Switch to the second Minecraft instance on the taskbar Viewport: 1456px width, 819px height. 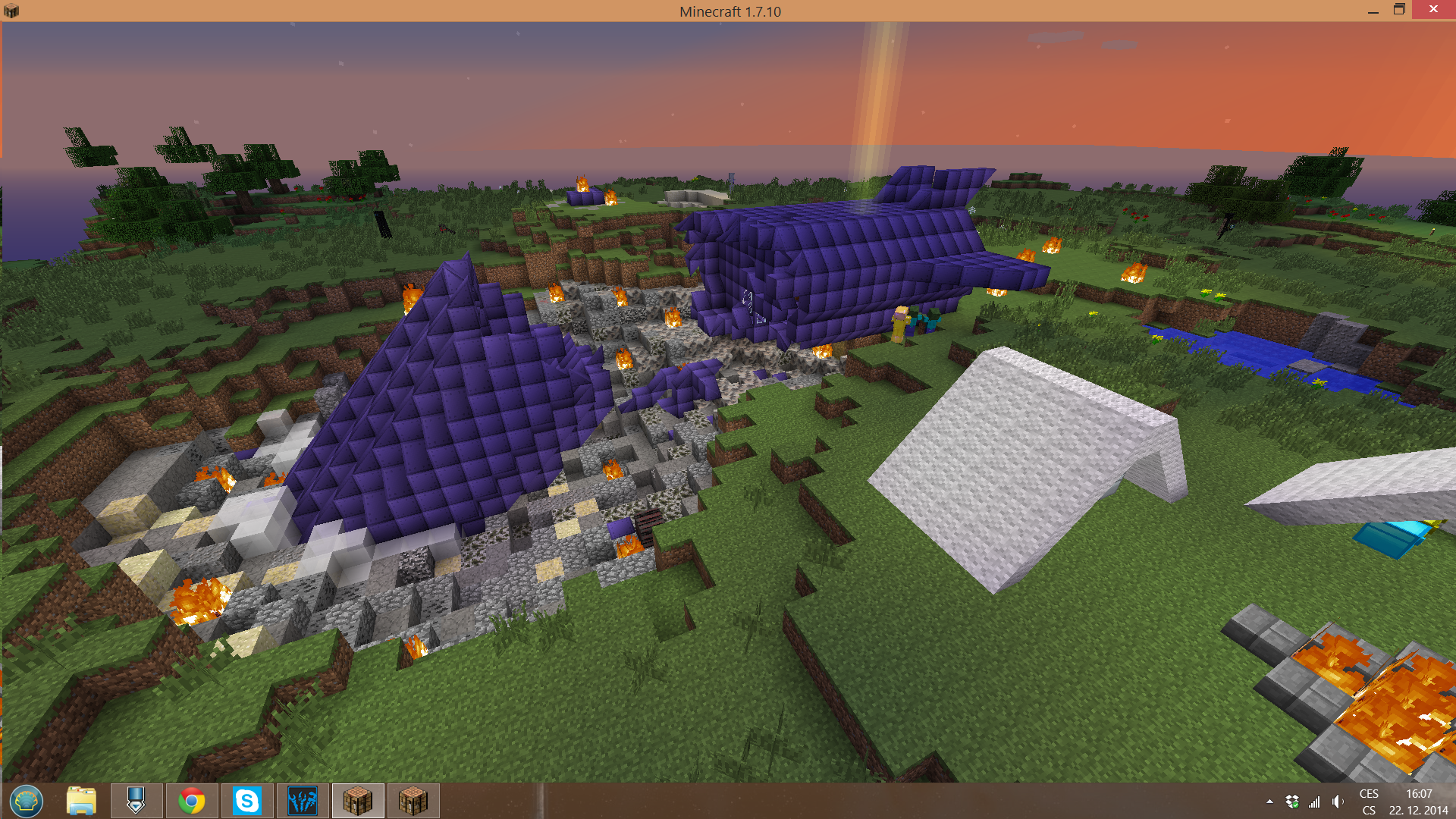(x=414, y=800)
